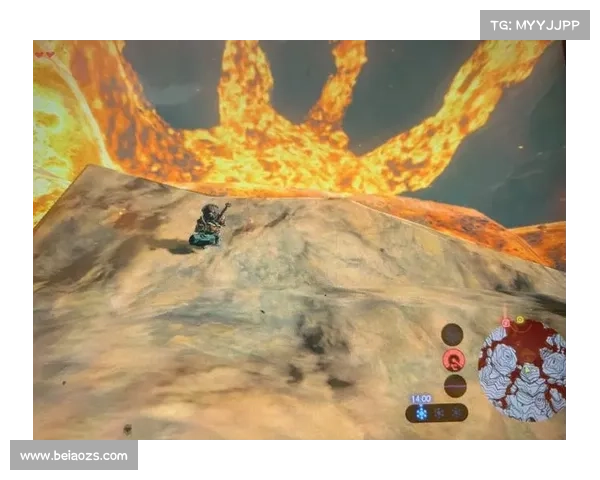
Task: Open the www.beiaozs.com watermark link
Action: tap(75, 456)
